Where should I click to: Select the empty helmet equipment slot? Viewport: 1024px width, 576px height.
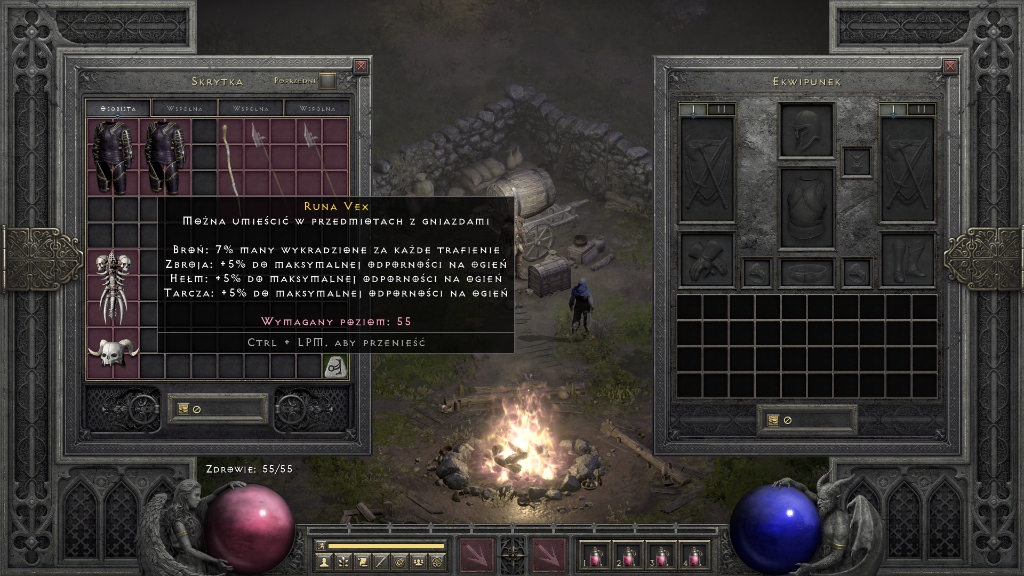806,130
